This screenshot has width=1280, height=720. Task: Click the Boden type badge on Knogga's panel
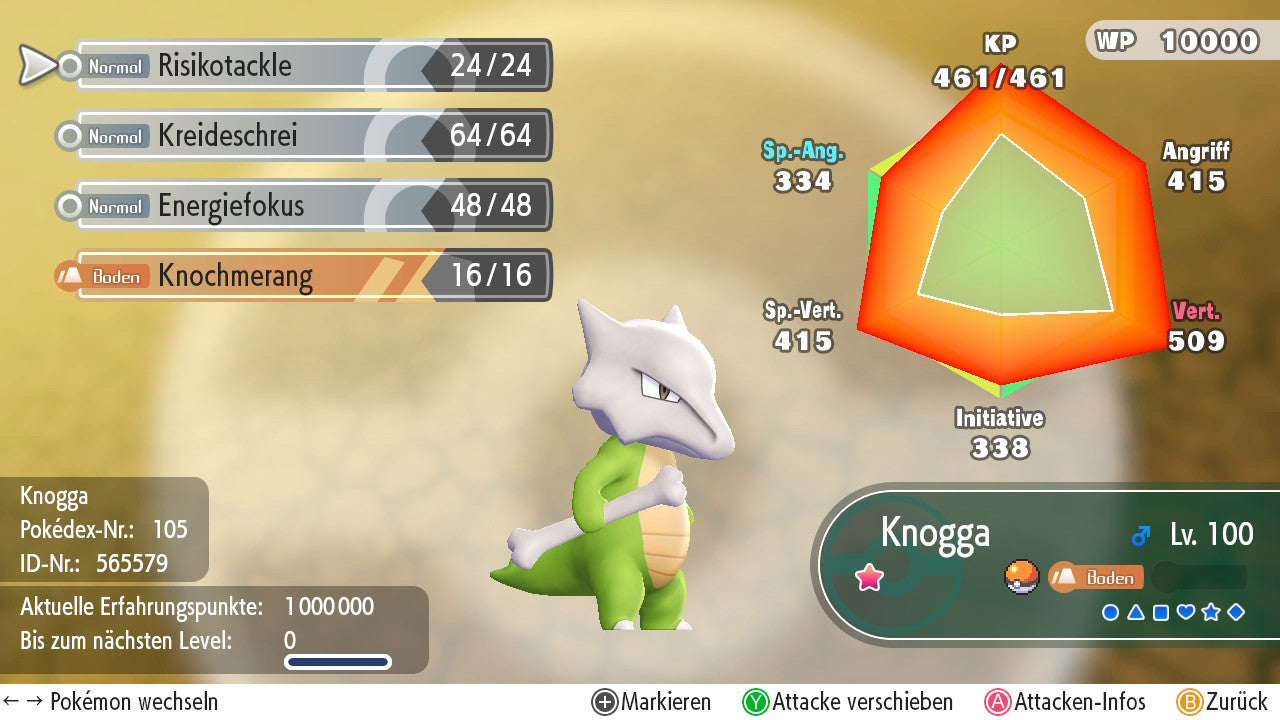[x=1096, y=577]
